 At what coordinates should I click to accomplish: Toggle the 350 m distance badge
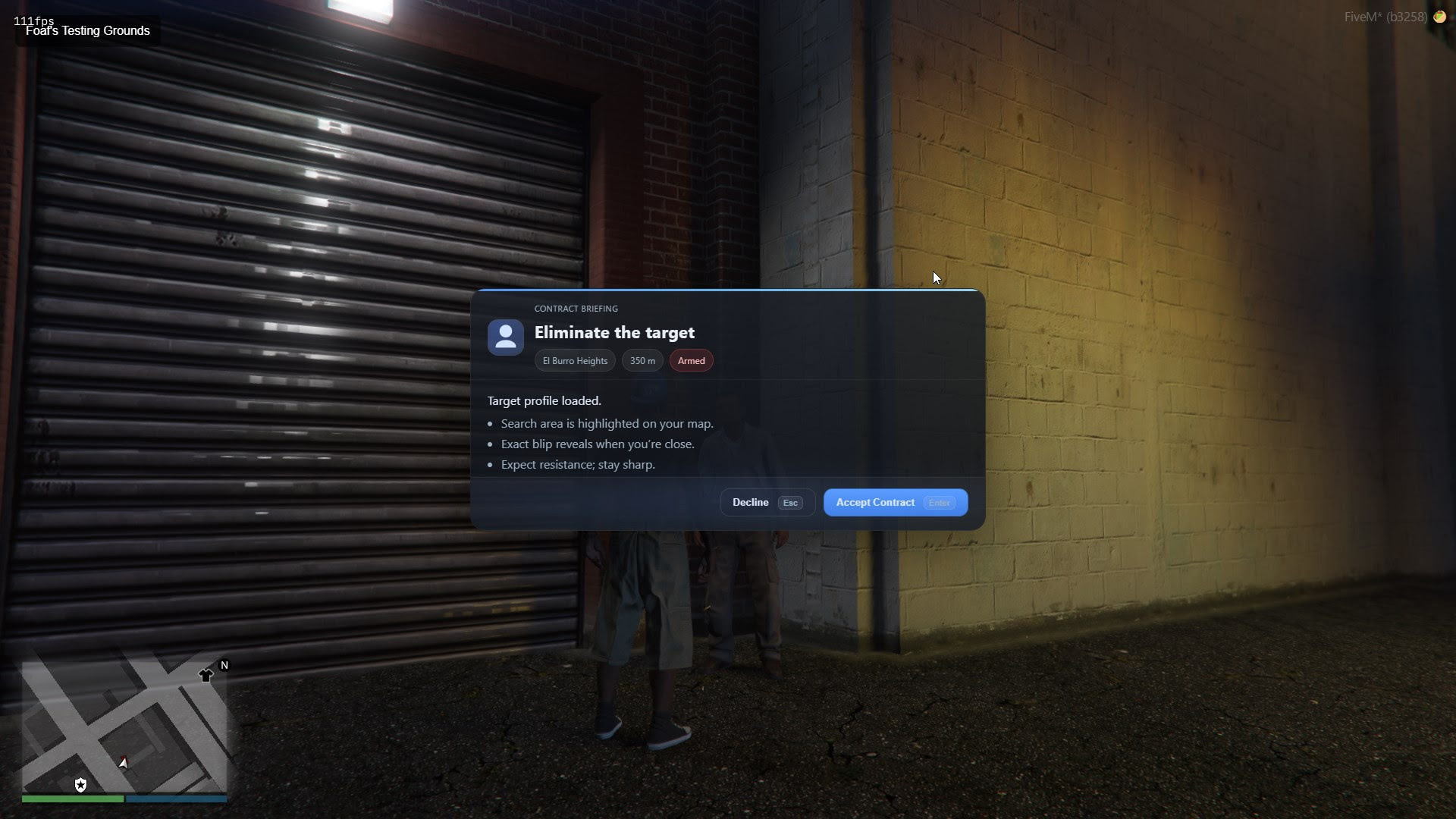coord(642,360)
